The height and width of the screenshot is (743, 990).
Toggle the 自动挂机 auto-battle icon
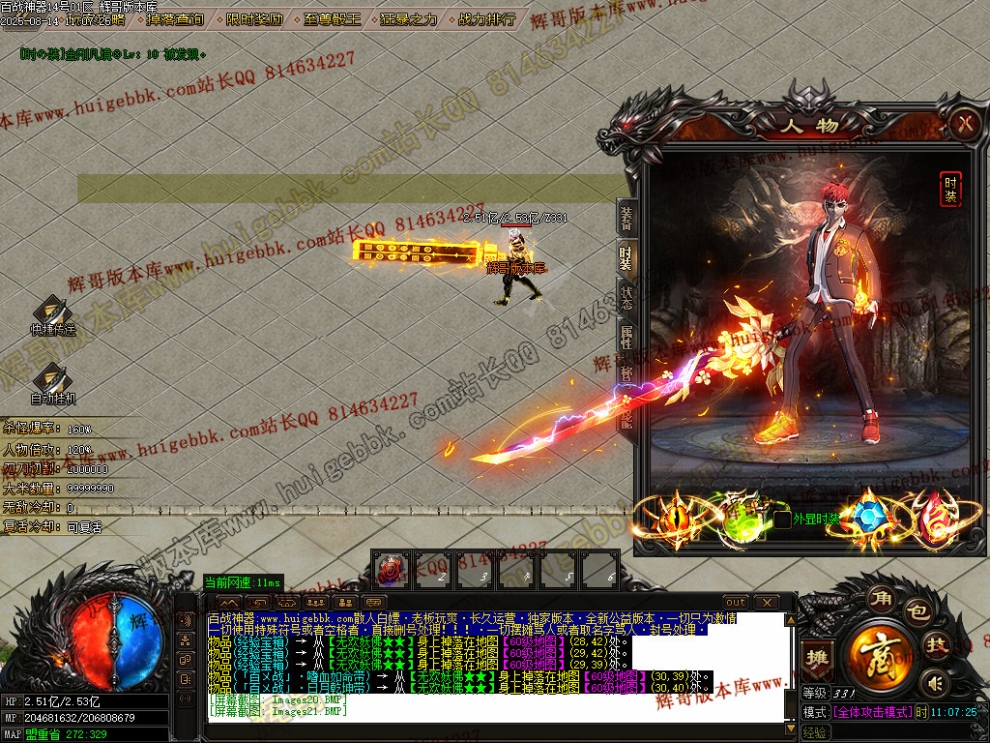pos(52,380)
